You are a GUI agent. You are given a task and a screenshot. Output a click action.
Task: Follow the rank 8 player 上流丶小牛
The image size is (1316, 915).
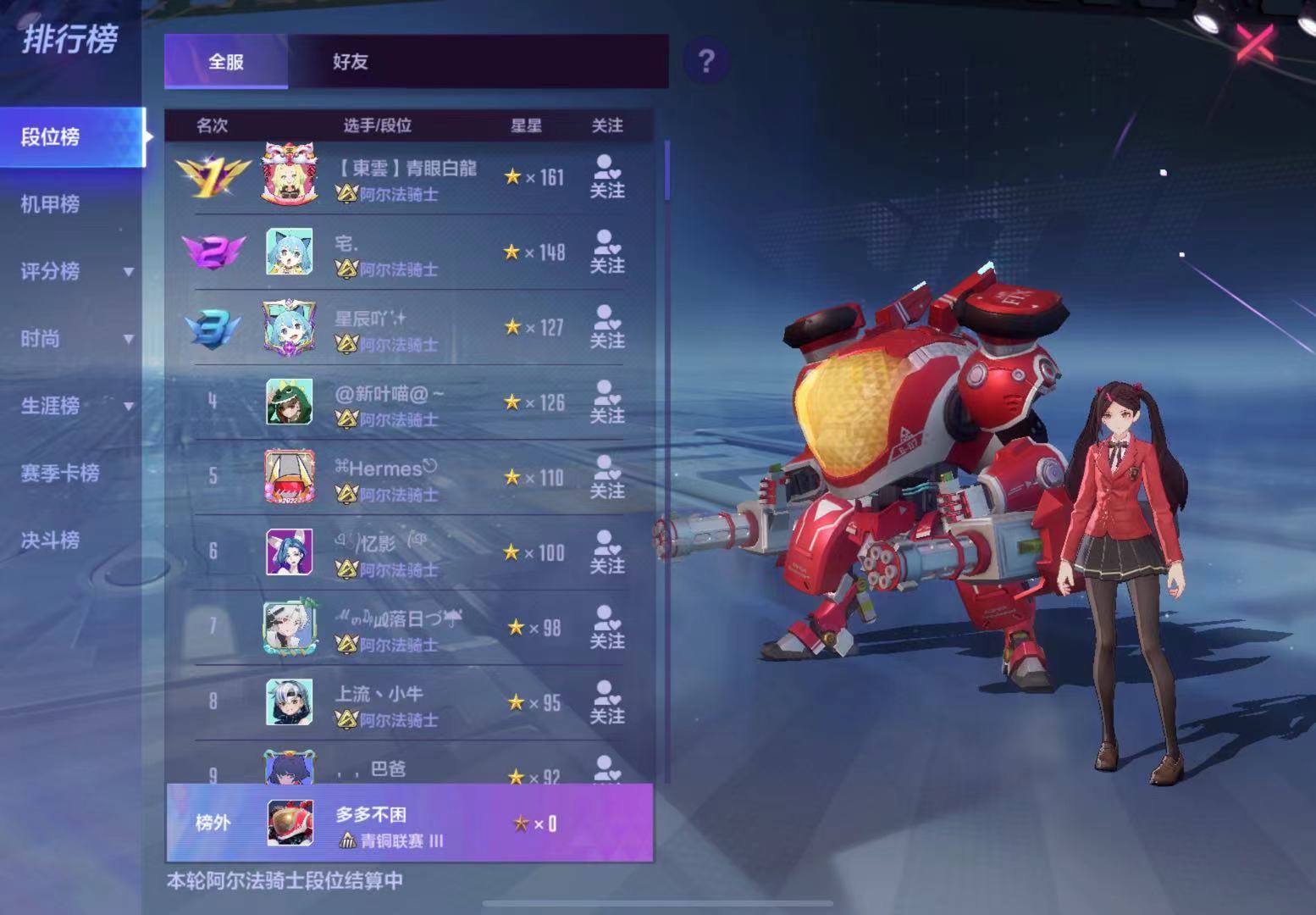(607, 703)
